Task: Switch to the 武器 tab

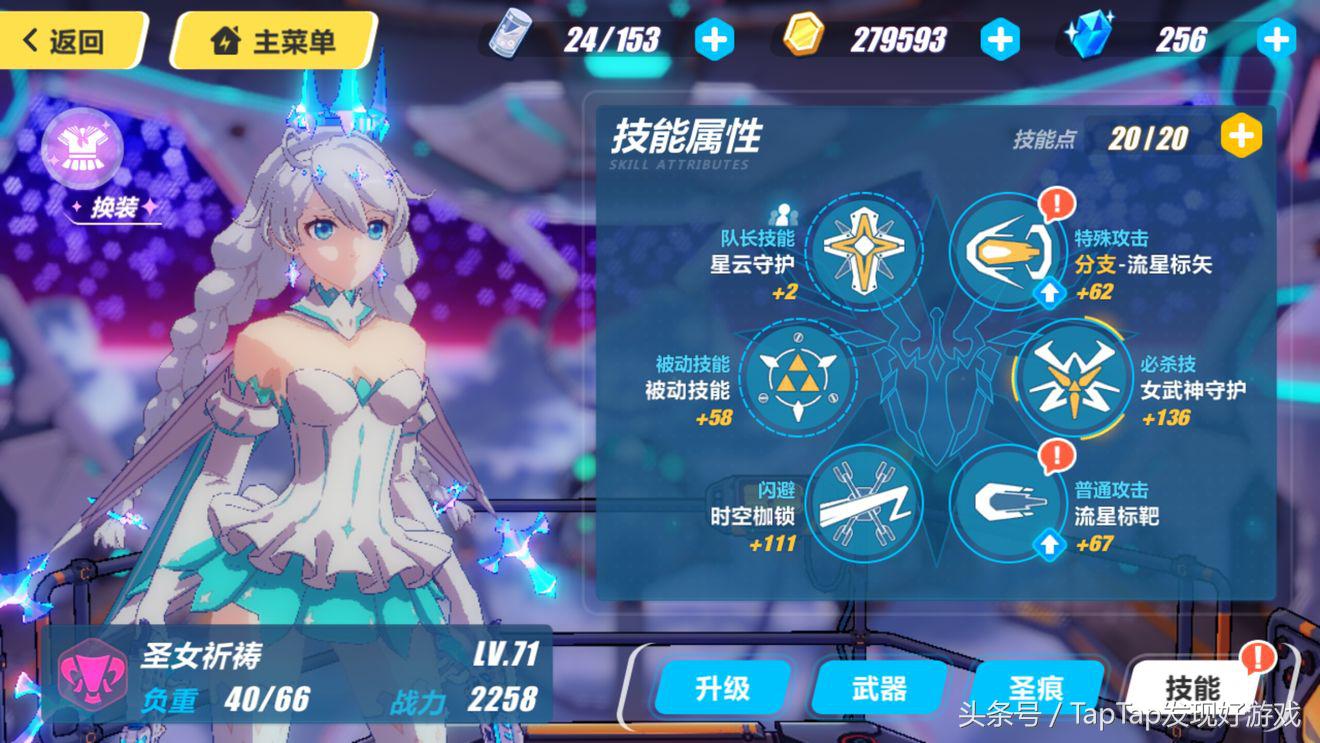Action: coord(880,688)
